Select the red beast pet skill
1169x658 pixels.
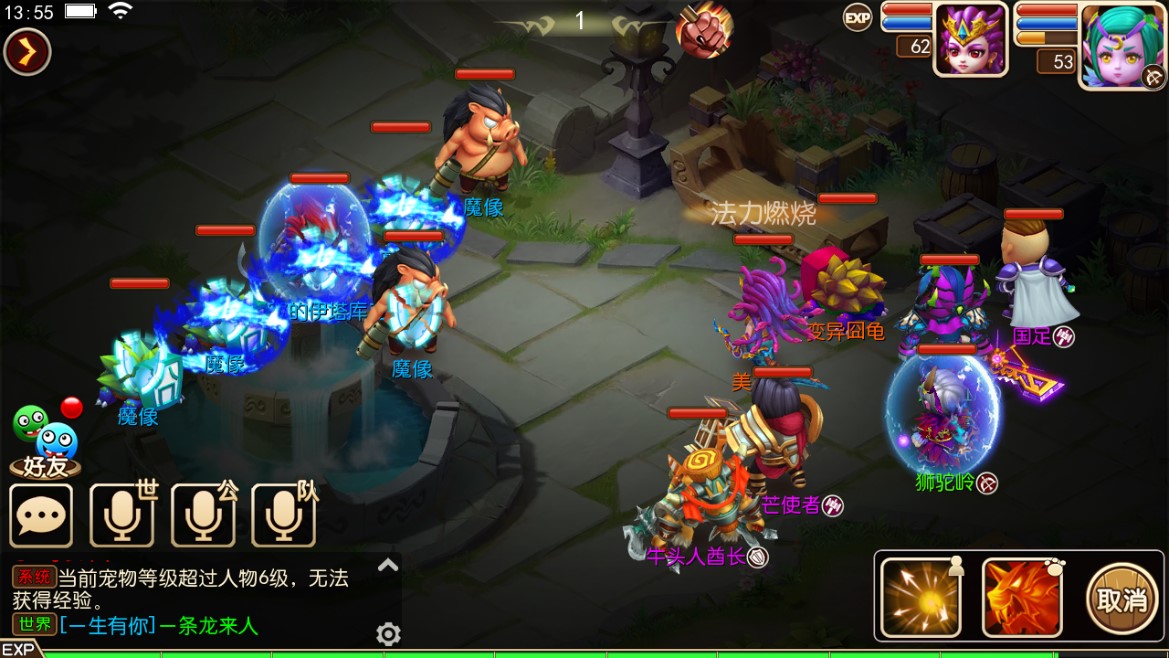coord(1022,598)
